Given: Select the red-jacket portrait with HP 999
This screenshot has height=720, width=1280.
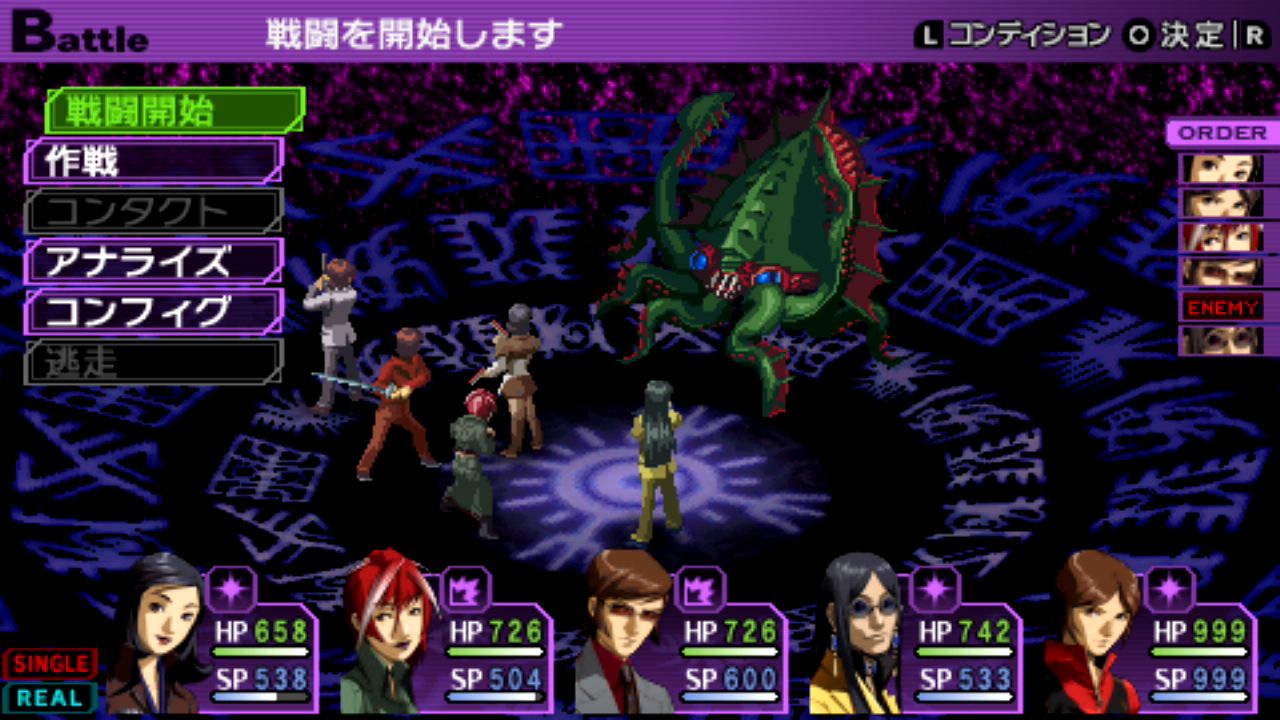Looking at the screenshot, I should (1094, 635).
